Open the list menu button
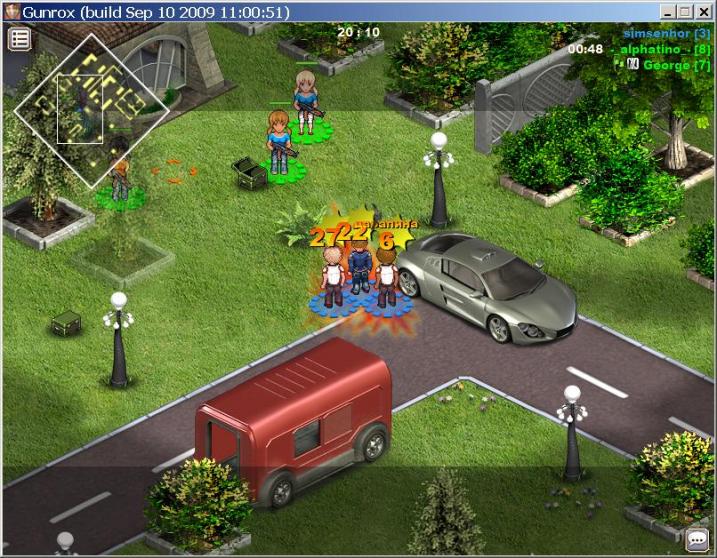Viewport: 717px width, 558px height. [x=20, y=39]
